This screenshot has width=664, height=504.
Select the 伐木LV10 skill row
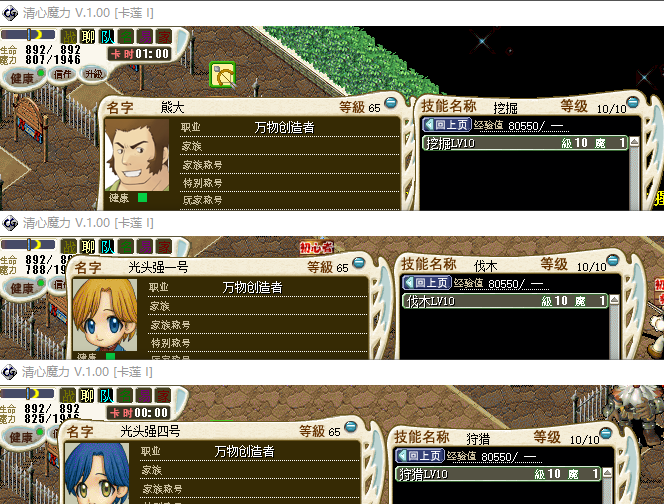(505, 300)
